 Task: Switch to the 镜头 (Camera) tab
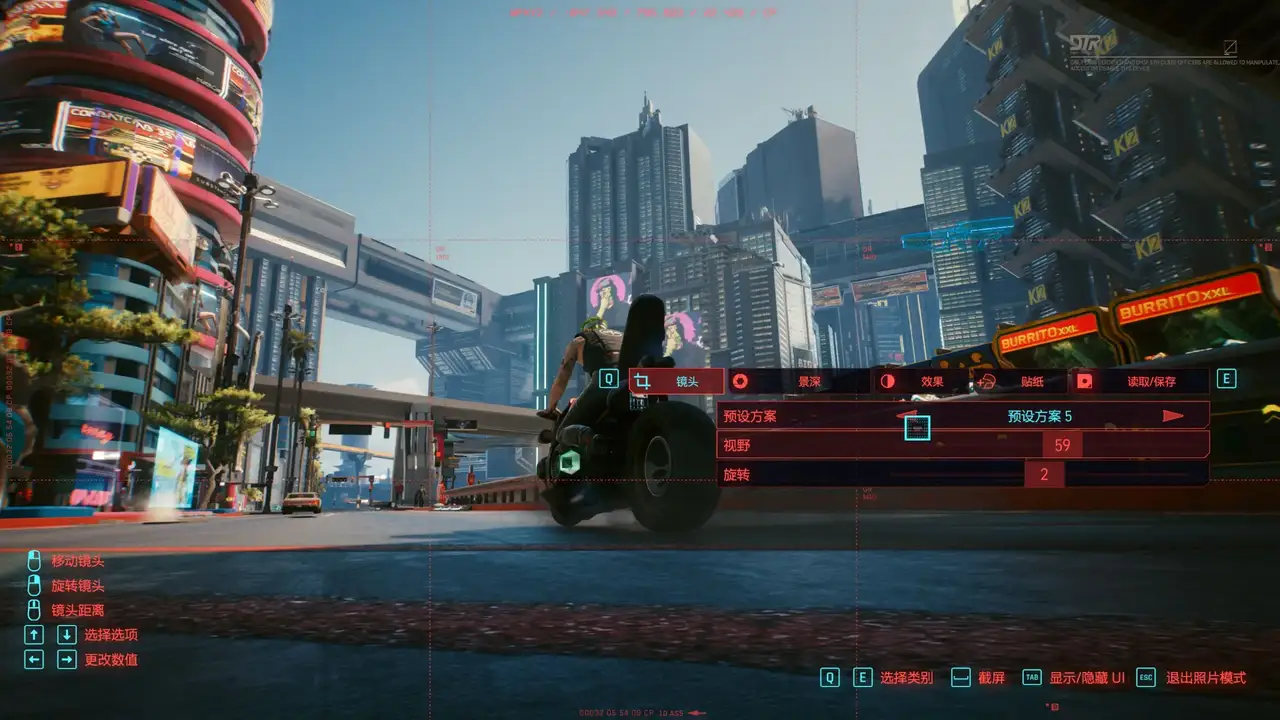pyautogui.click(x=677, y=381)
